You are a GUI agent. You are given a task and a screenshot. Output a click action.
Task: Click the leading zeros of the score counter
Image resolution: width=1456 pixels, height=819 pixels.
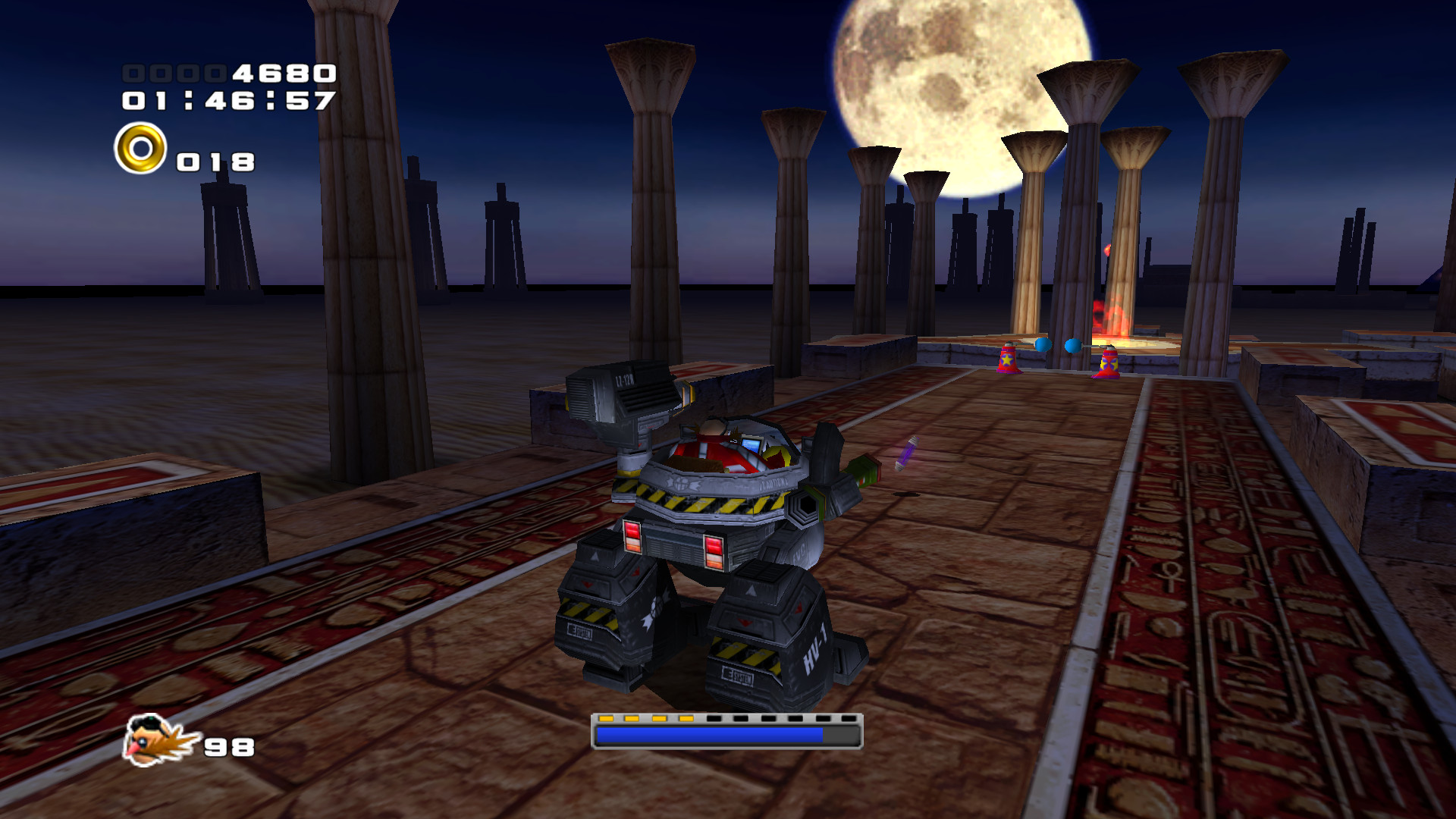tap(173, 74)
